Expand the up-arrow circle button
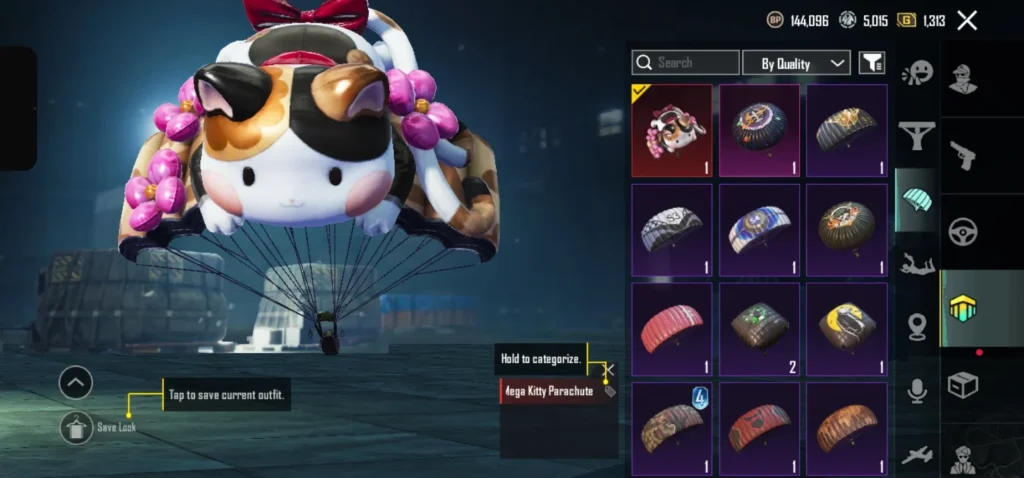1024x478 pixels. [x=76, y=382]
